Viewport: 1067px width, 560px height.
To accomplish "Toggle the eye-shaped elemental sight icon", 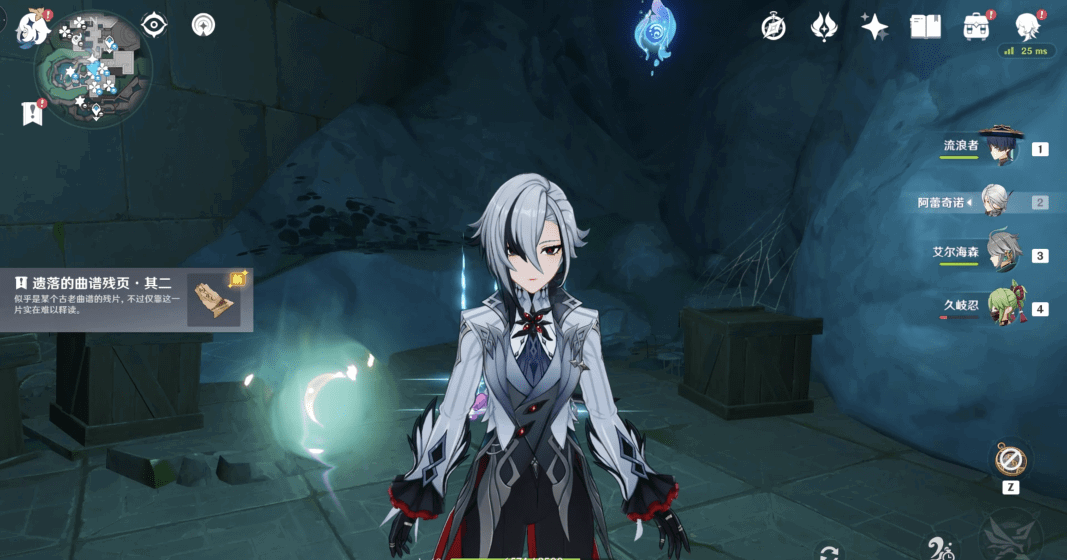I will (154, 24).
